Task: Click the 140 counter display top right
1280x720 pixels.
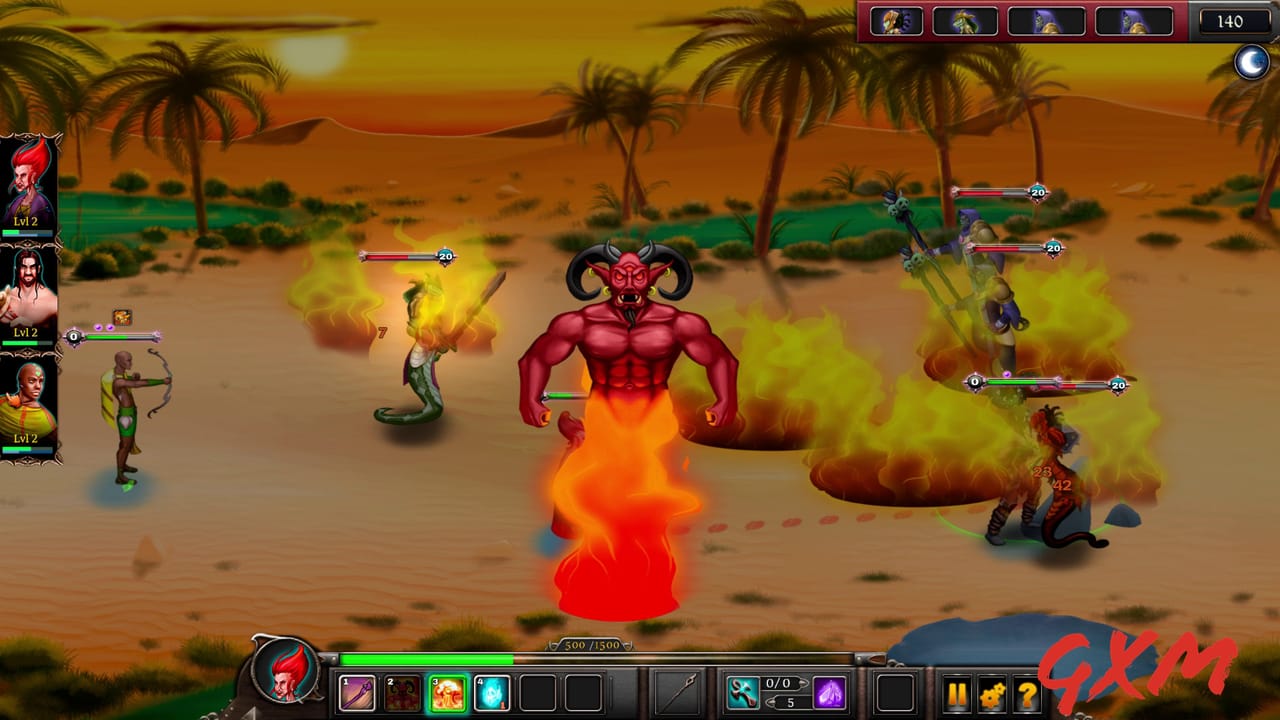Action: click(x=1233, y=22)
